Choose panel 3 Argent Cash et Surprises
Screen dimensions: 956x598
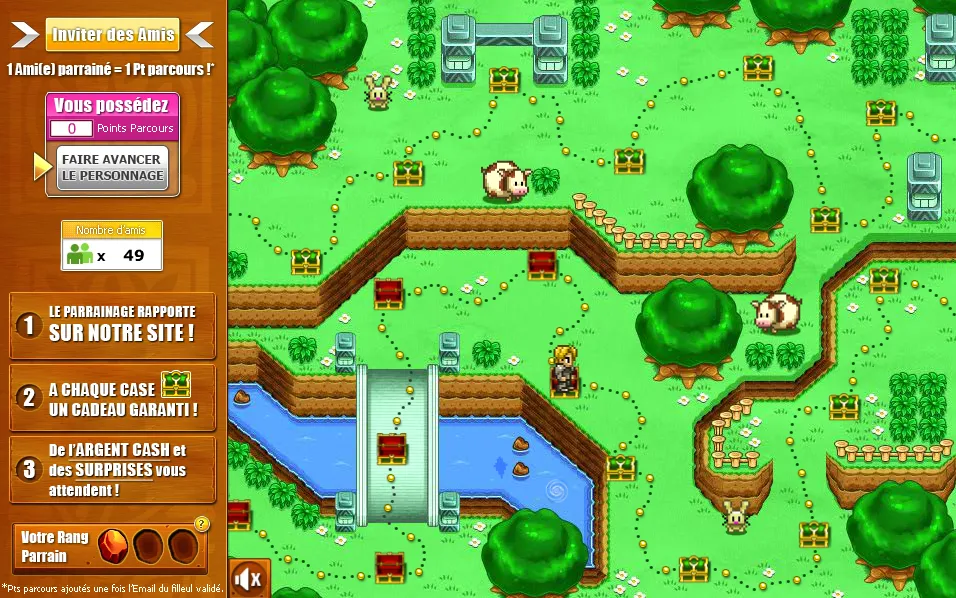tap(112, 470)
